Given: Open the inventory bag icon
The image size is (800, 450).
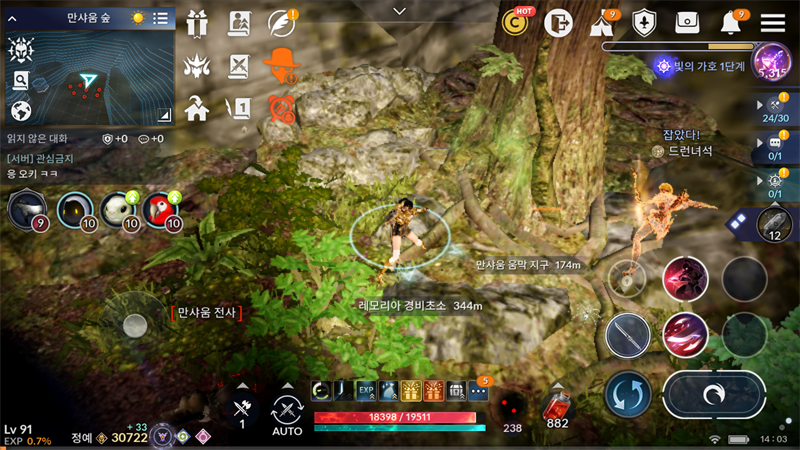Looking at the screenshot, I should [x=688, y=23].
